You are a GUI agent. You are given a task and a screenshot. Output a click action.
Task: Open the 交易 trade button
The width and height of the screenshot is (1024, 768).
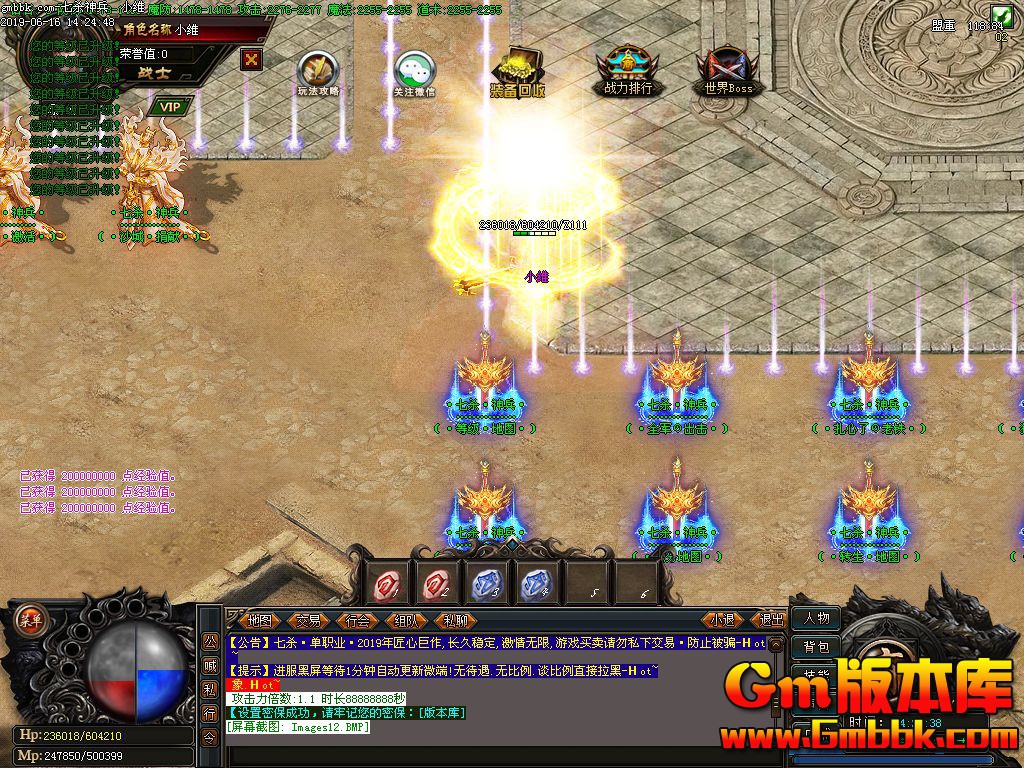(x=308, y=620)
